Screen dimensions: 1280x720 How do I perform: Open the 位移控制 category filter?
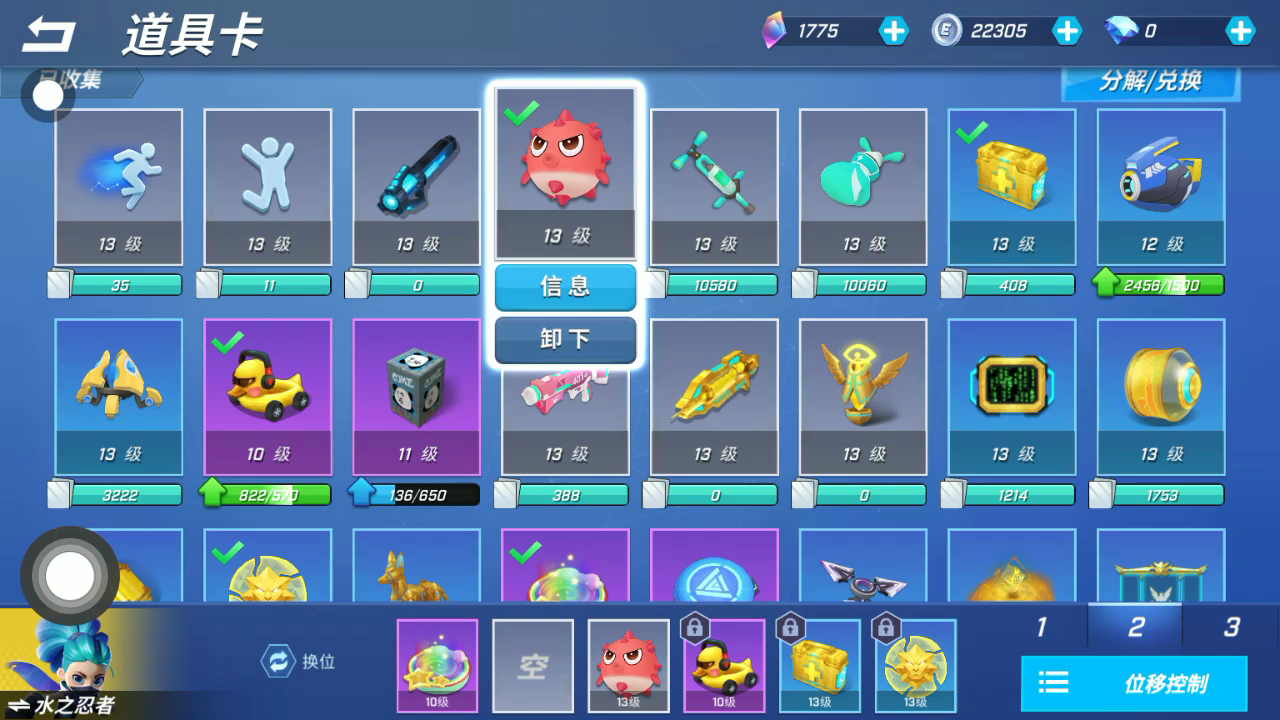[x=1134, y=684]
